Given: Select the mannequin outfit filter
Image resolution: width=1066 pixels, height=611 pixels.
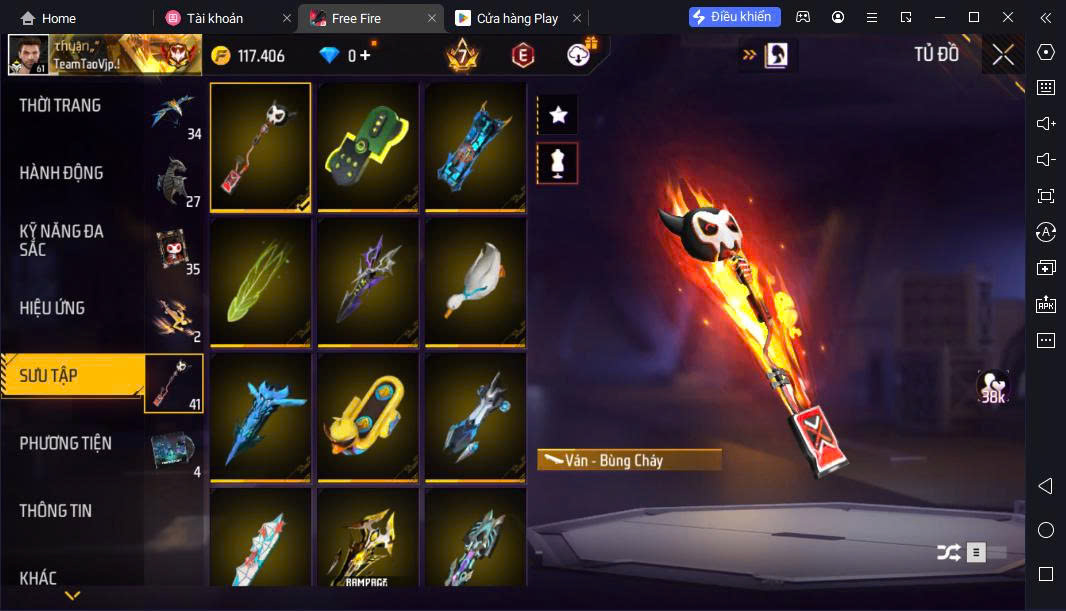Looking at the screenshot, I should 558,163.
